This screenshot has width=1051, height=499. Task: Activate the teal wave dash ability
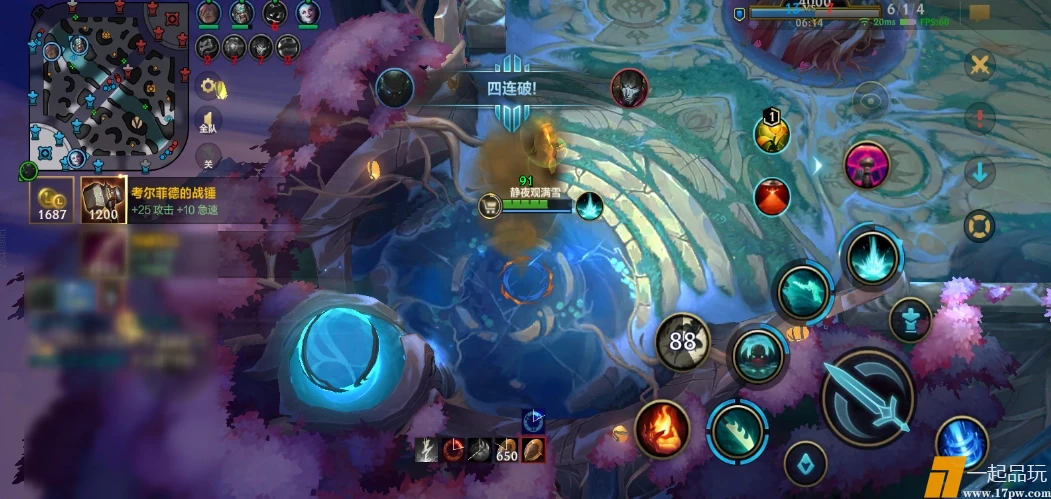click(803, 292)
